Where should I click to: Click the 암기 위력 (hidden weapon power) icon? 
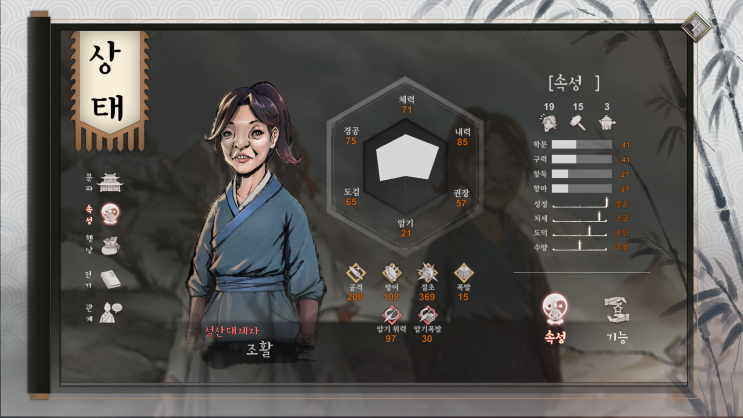pyautogui.click(x=392, y=316)
